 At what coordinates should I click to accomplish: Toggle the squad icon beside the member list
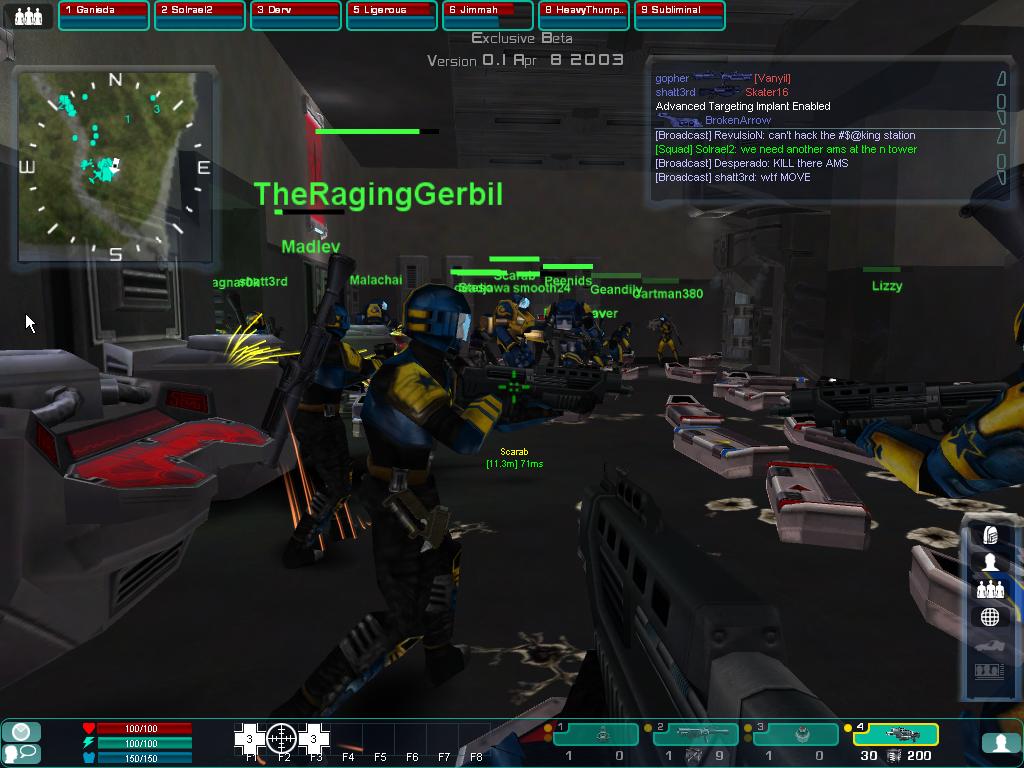(x=28, y=15)
